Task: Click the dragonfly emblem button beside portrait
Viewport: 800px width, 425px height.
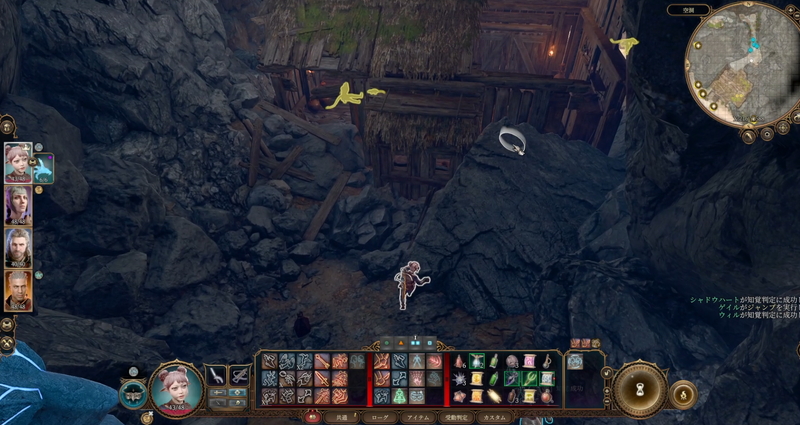Action: pos(134,393)
